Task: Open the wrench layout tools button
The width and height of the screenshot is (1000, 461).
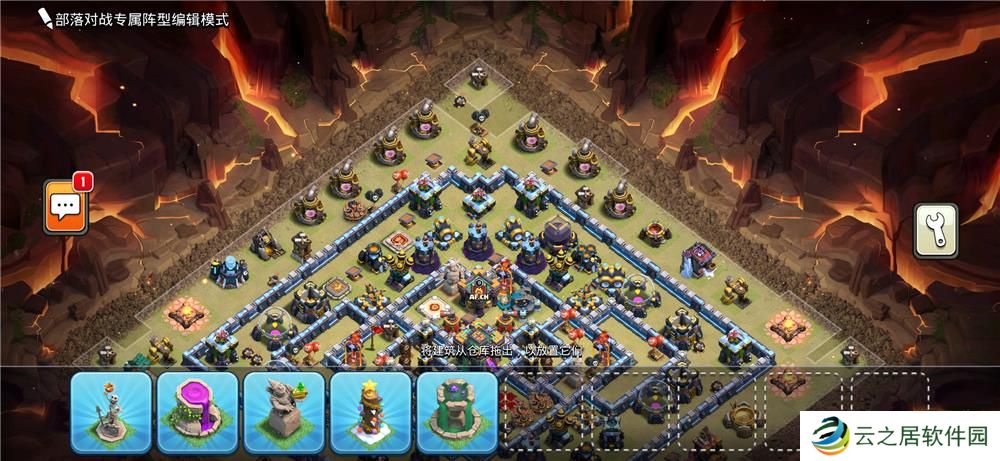Action: [935, 231]
